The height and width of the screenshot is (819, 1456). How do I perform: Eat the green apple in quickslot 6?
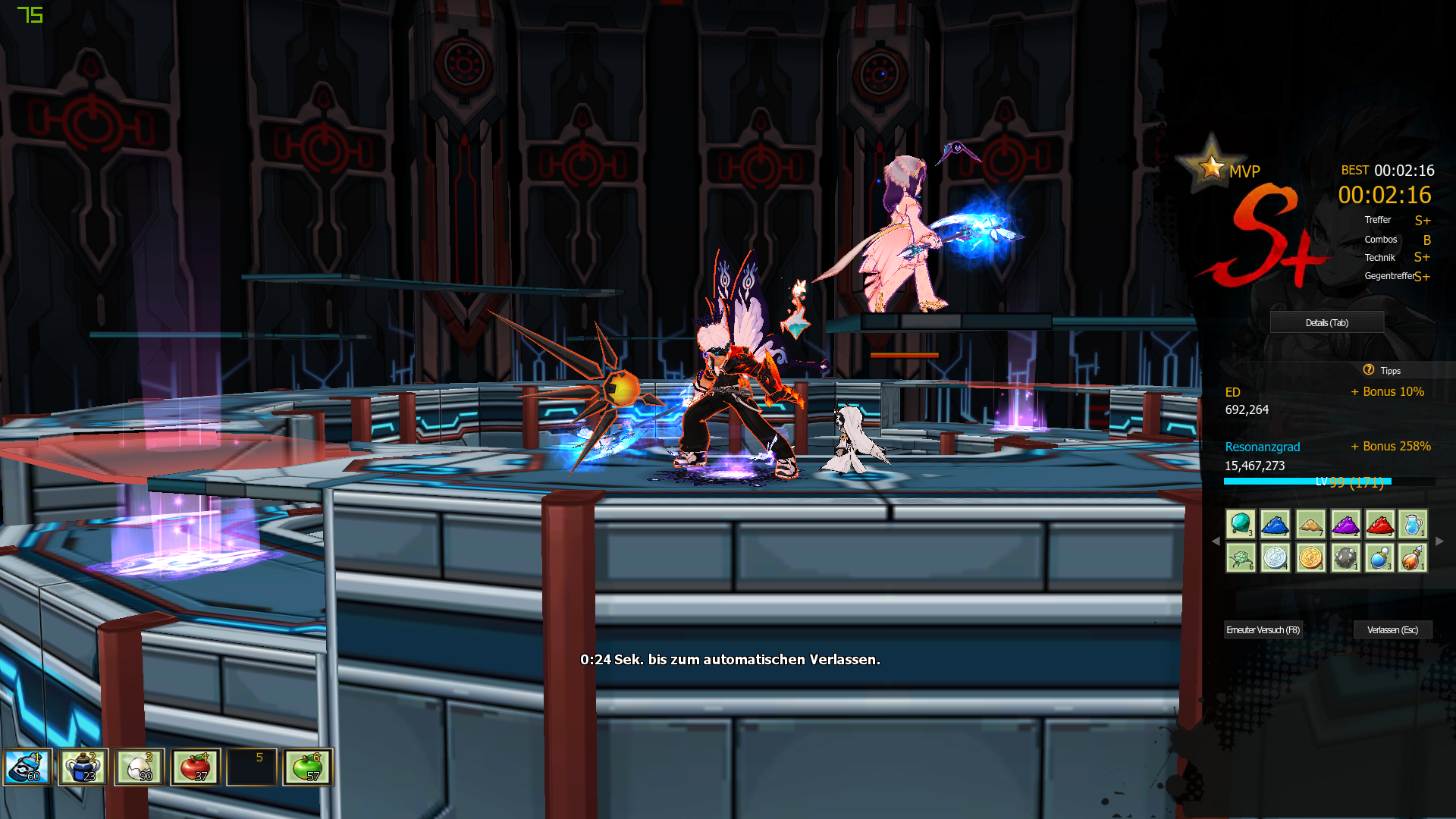pos(308,767)
